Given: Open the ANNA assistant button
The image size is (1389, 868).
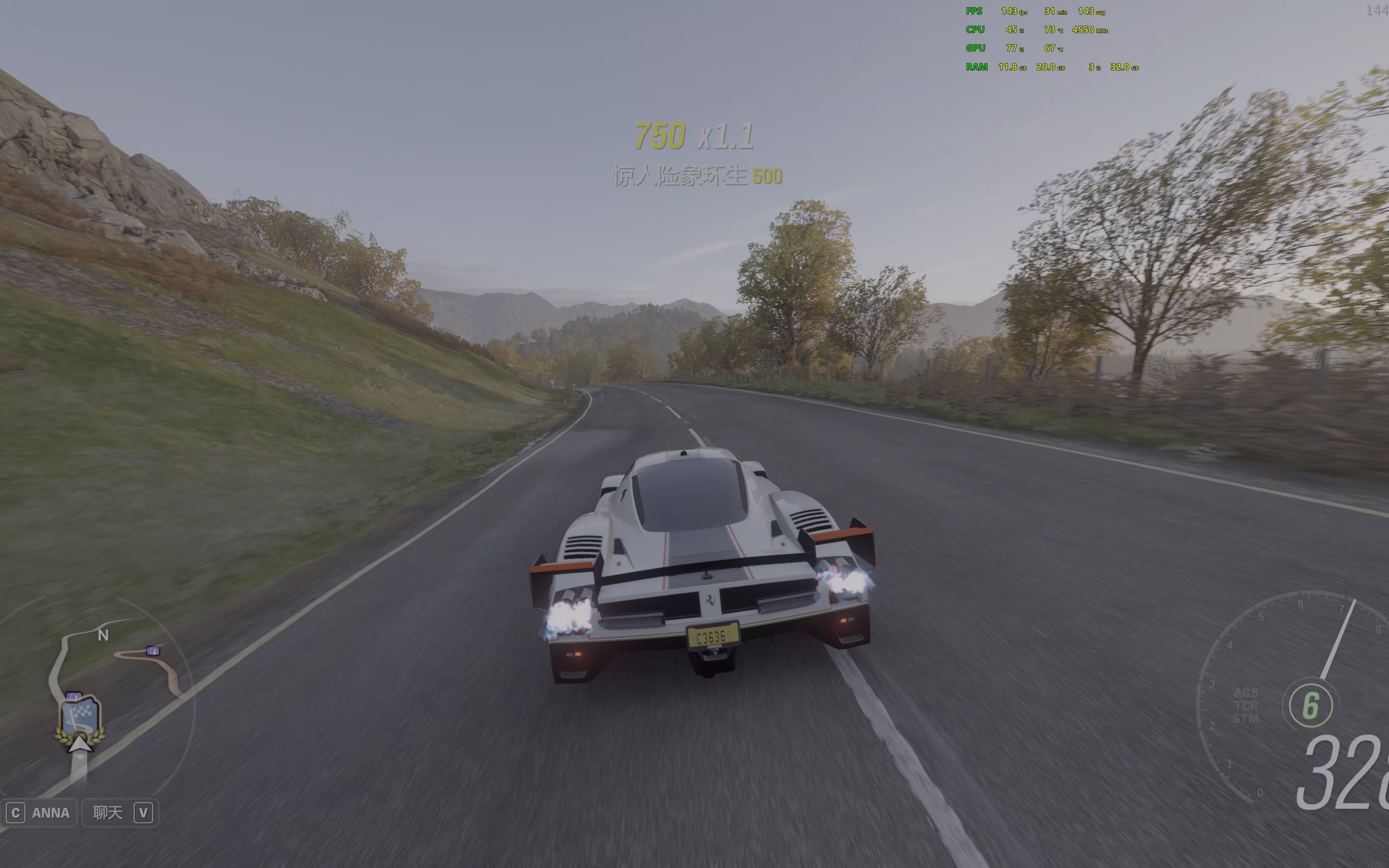Looking at the screenshot, I should click(39, 813).
